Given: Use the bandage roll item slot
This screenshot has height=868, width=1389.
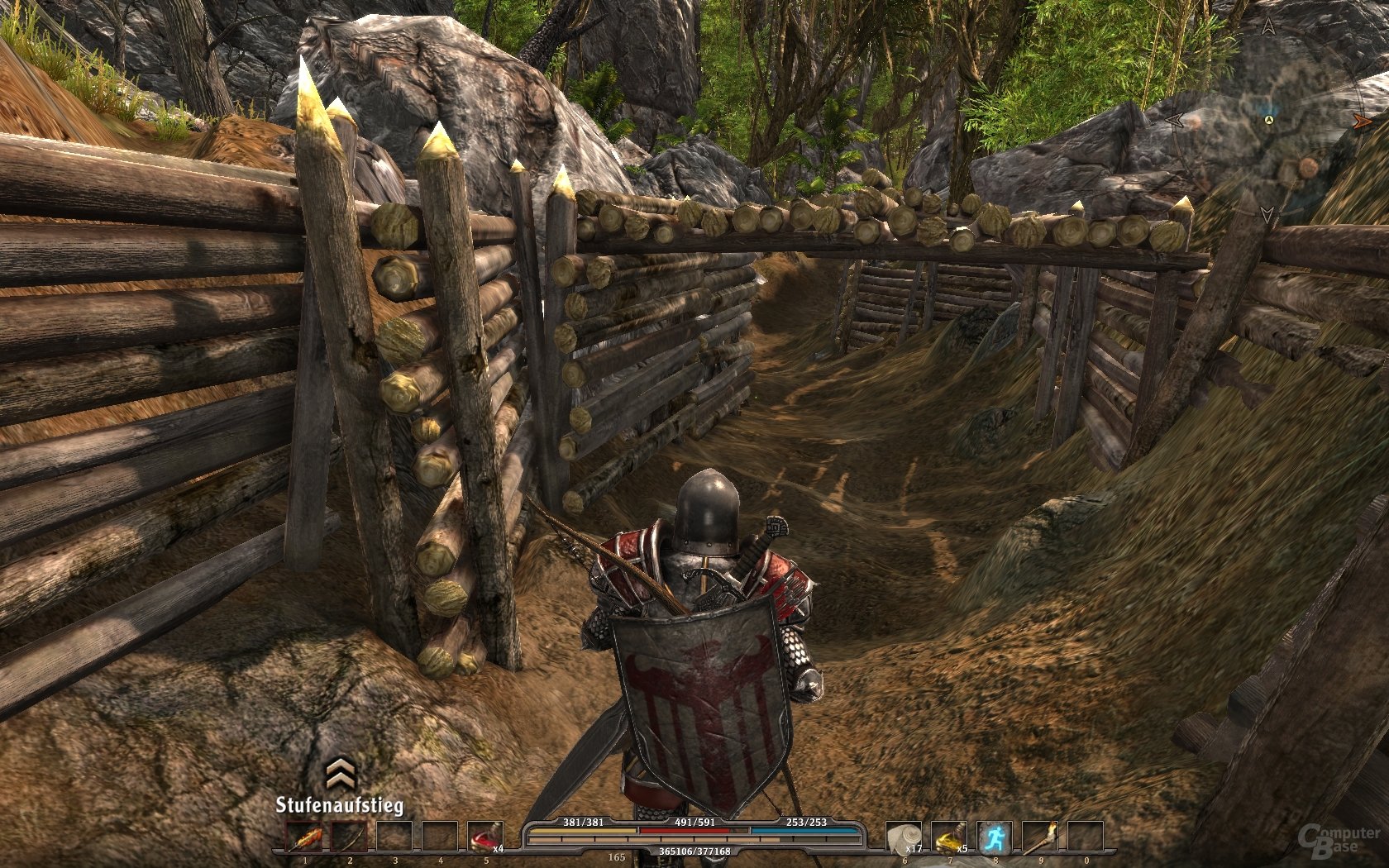Looking at the screenshot, I should pyautogui.click(x=904, y=837).
